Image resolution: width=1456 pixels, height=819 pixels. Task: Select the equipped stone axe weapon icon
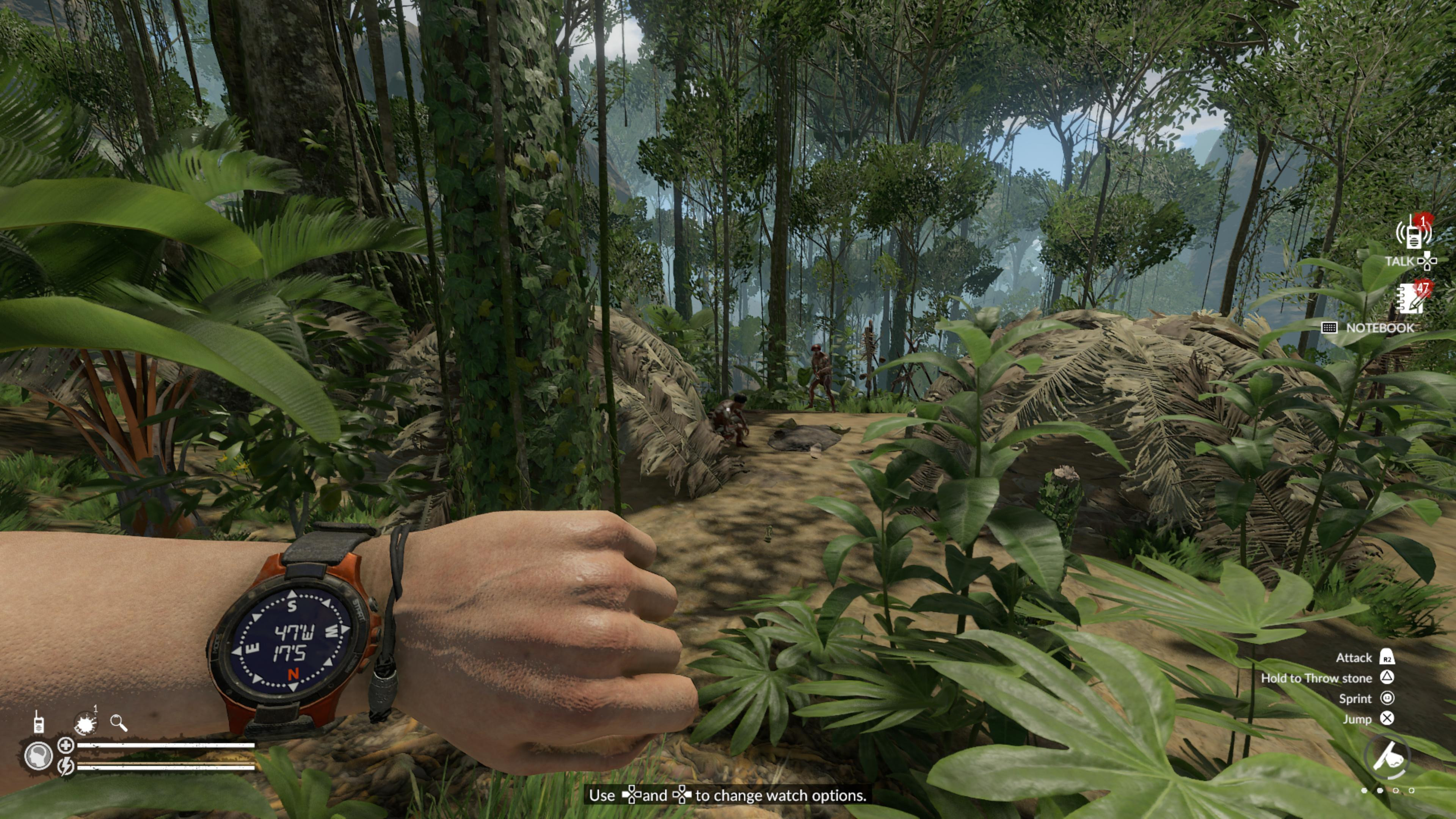coord(1388,758)
